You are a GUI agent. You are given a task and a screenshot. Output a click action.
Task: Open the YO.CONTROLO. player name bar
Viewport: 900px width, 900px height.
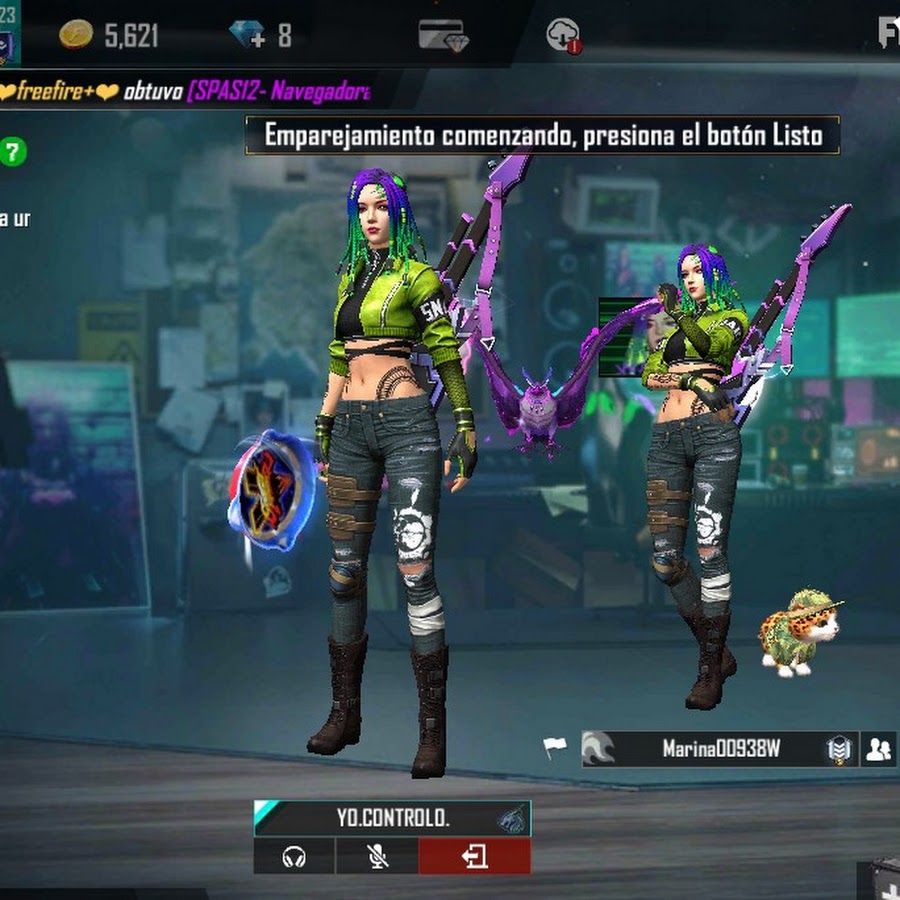392,818
